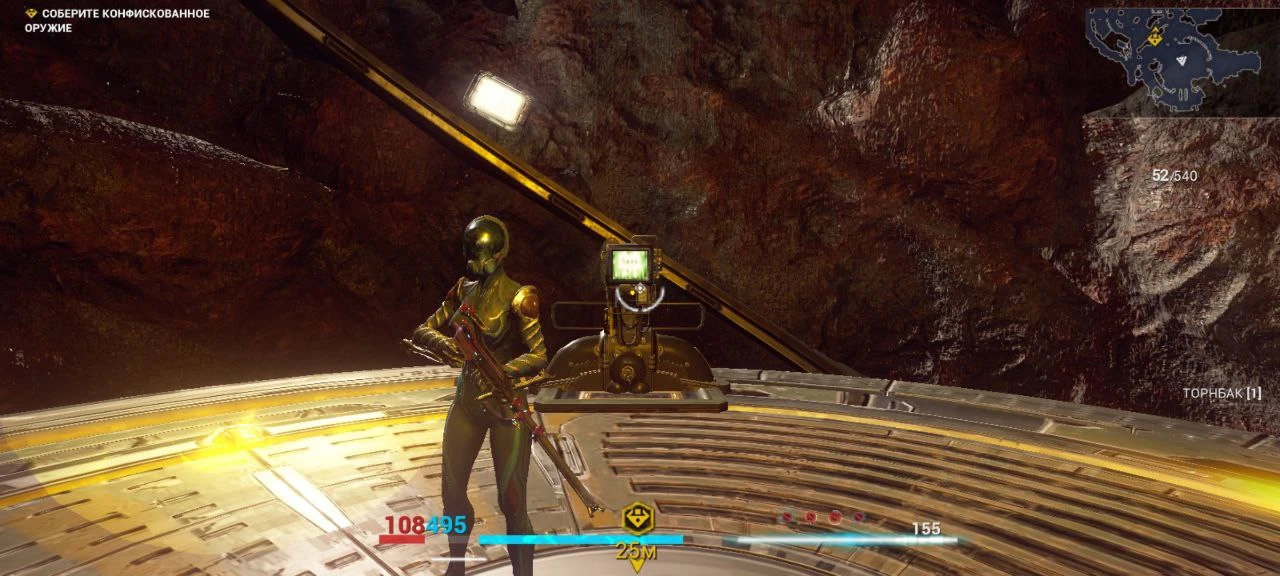Select the ТОРНБАК weapon label

click(x=1220, y=394)
